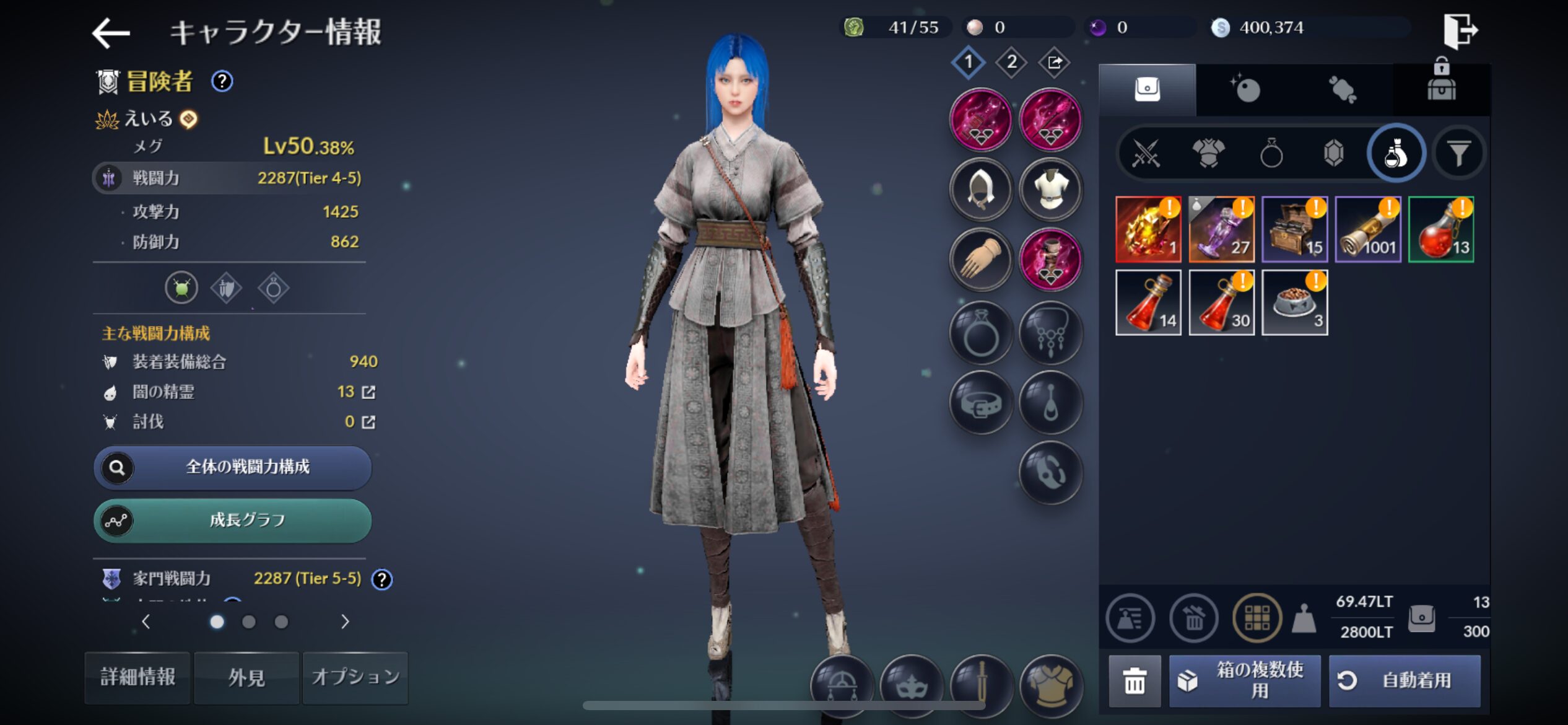1568x725 pixels.
Task: Use 箱の複数使用 multi-box button
Action: pos(1245,680)
